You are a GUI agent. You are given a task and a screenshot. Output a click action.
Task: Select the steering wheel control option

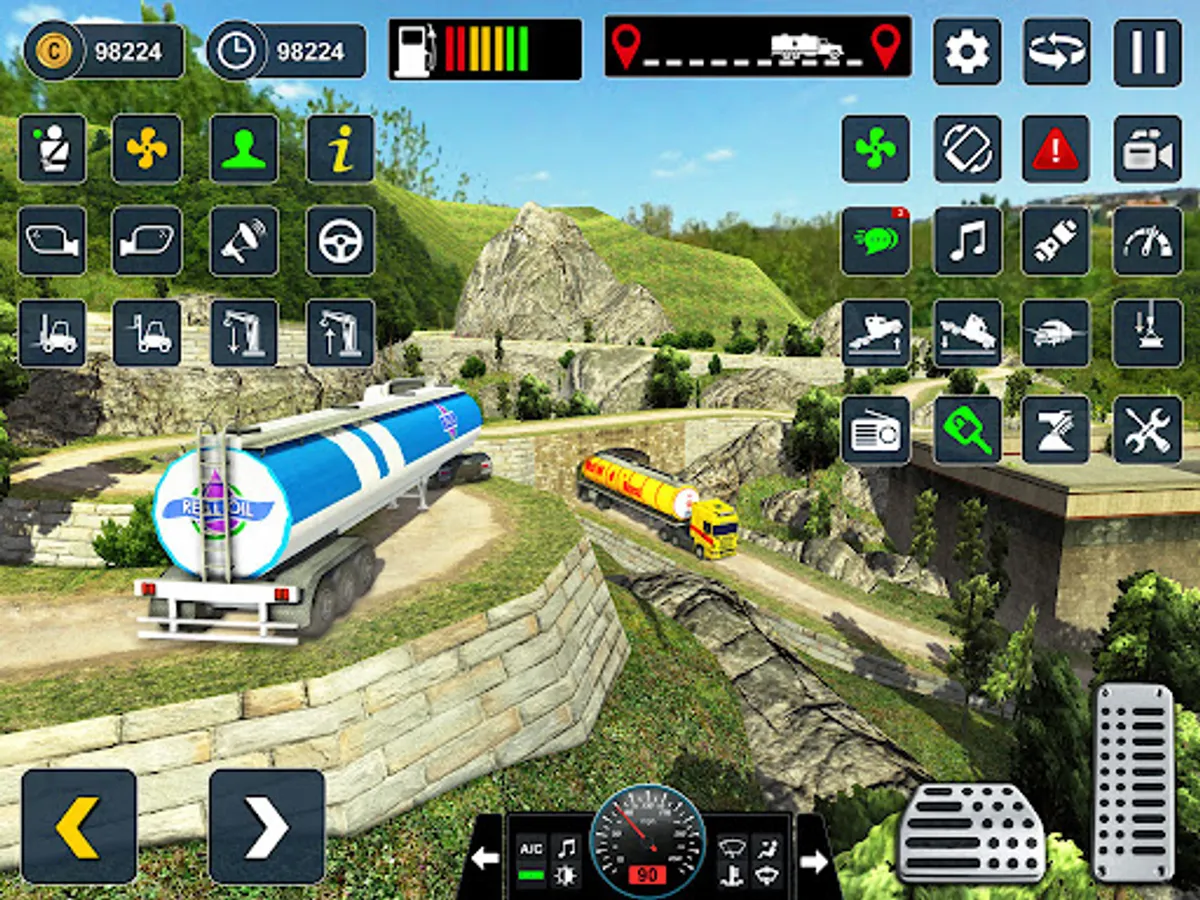click(340, 241)
